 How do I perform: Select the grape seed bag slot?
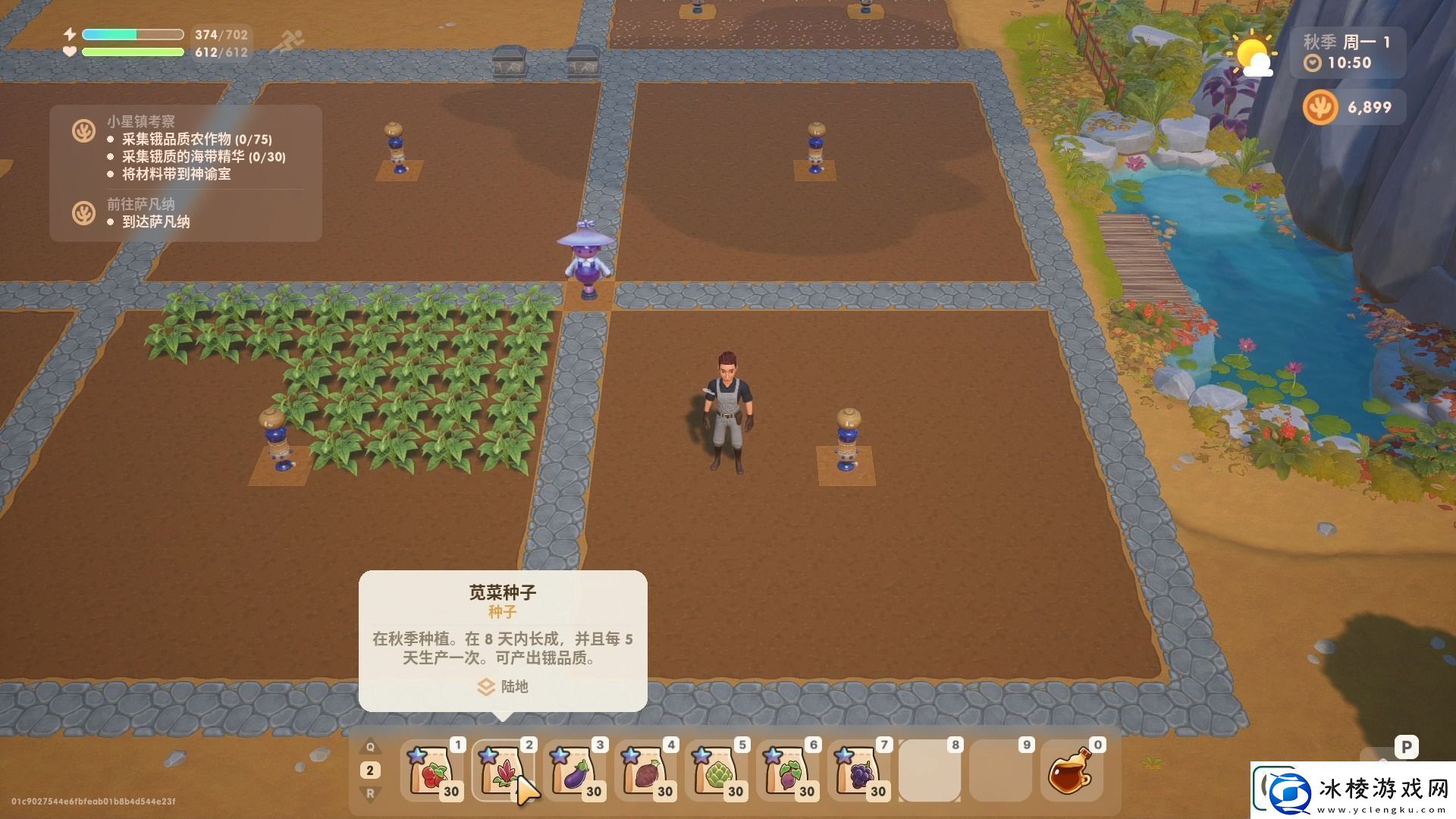(x=859, y=771)
